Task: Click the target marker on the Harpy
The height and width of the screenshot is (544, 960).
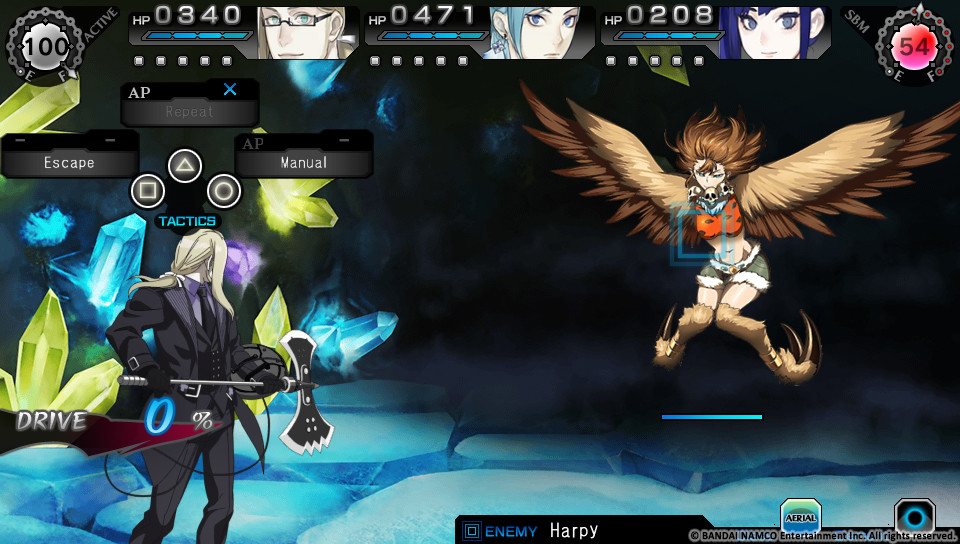Action: 697,234
